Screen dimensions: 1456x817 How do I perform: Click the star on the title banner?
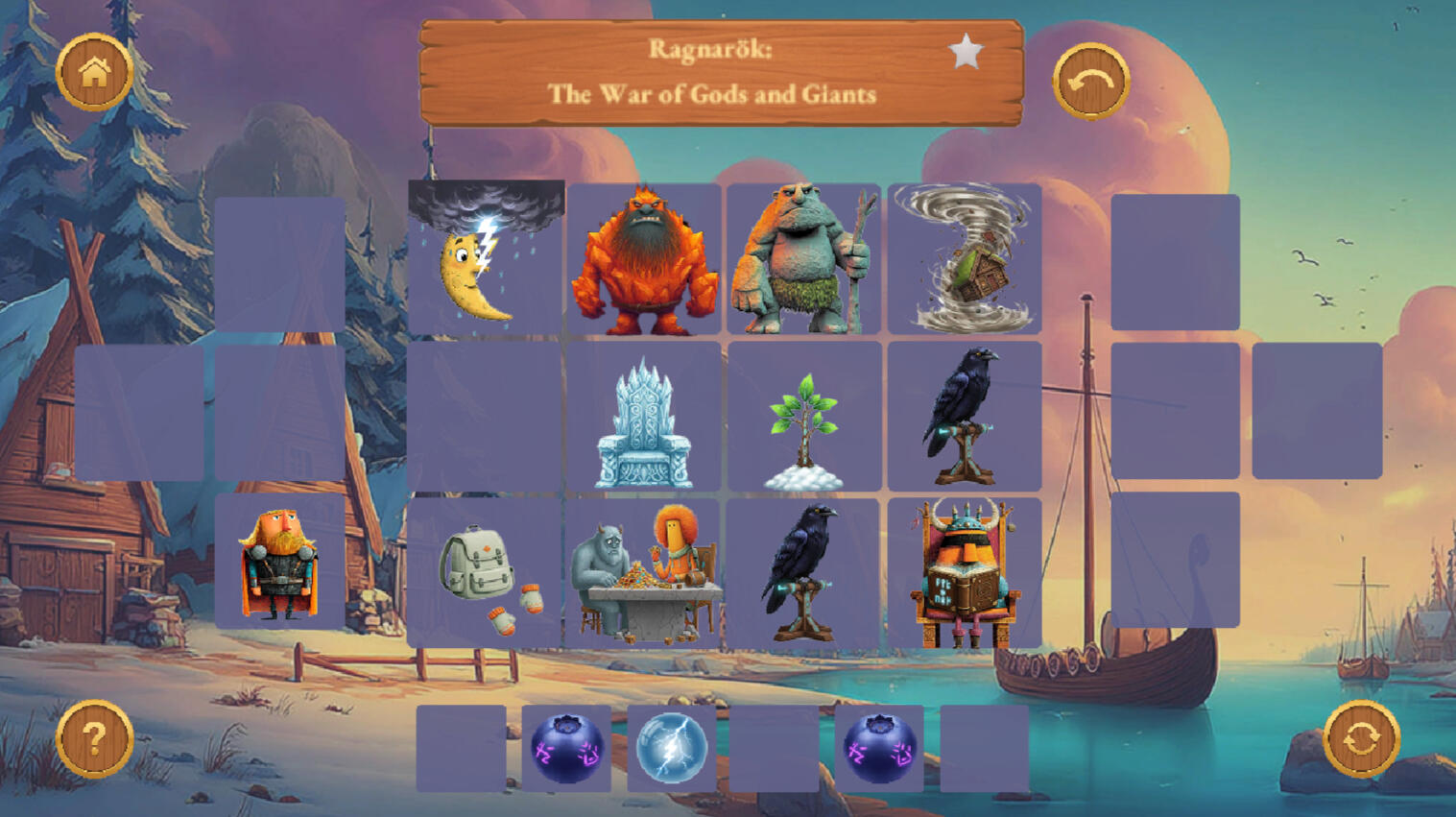click(966, 52)
